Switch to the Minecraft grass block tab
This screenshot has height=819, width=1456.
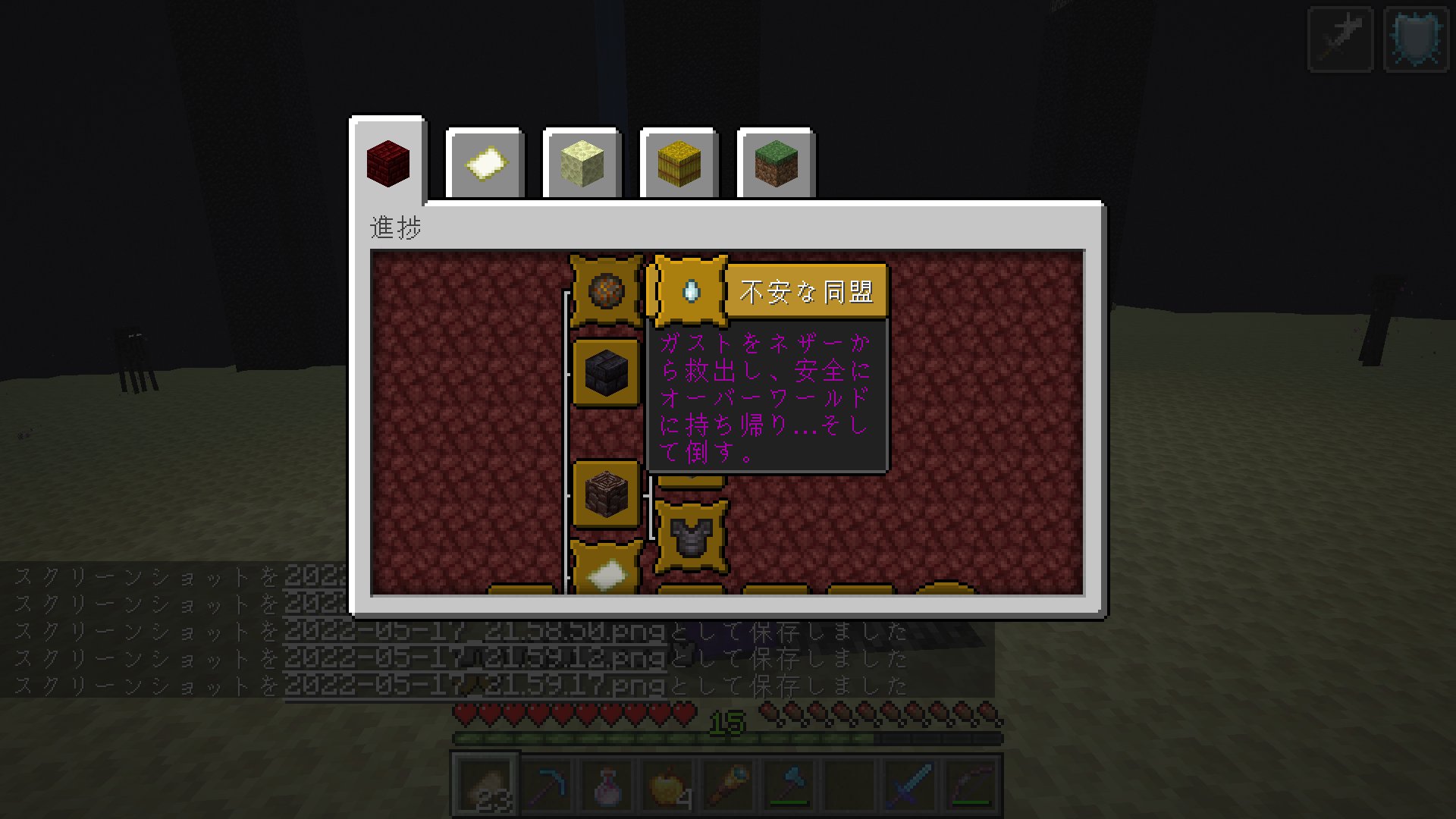point(777,163)
